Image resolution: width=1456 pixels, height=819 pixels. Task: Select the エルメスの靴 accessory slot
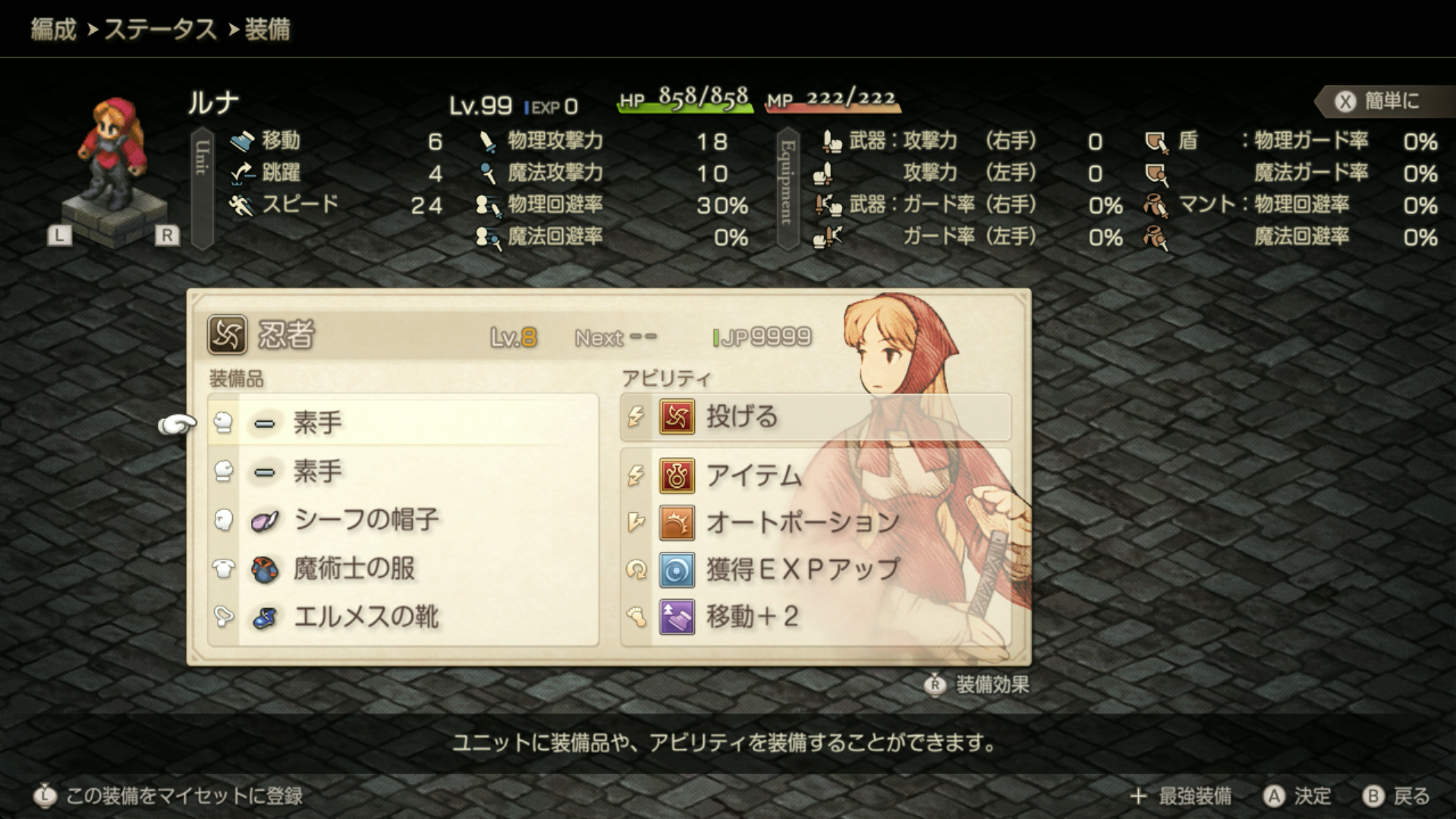coord(402,617)
